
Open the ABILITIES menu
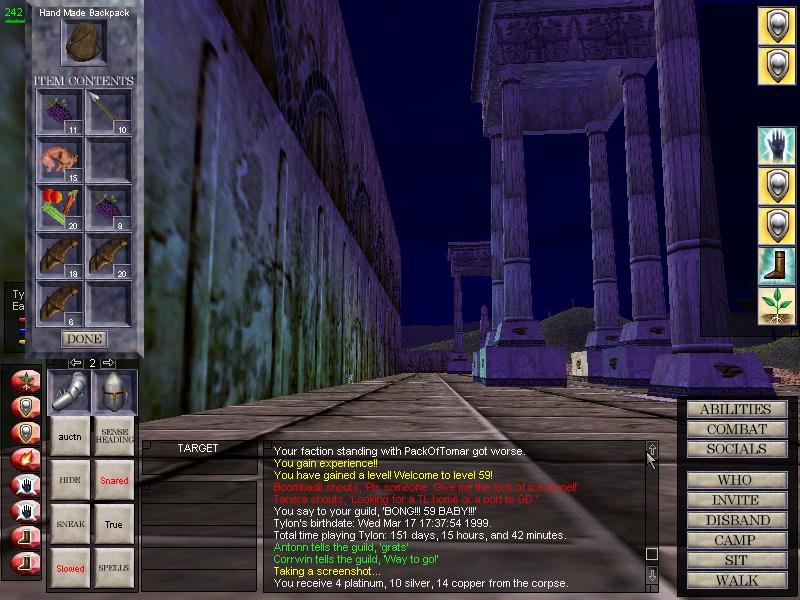click(735, 409)
